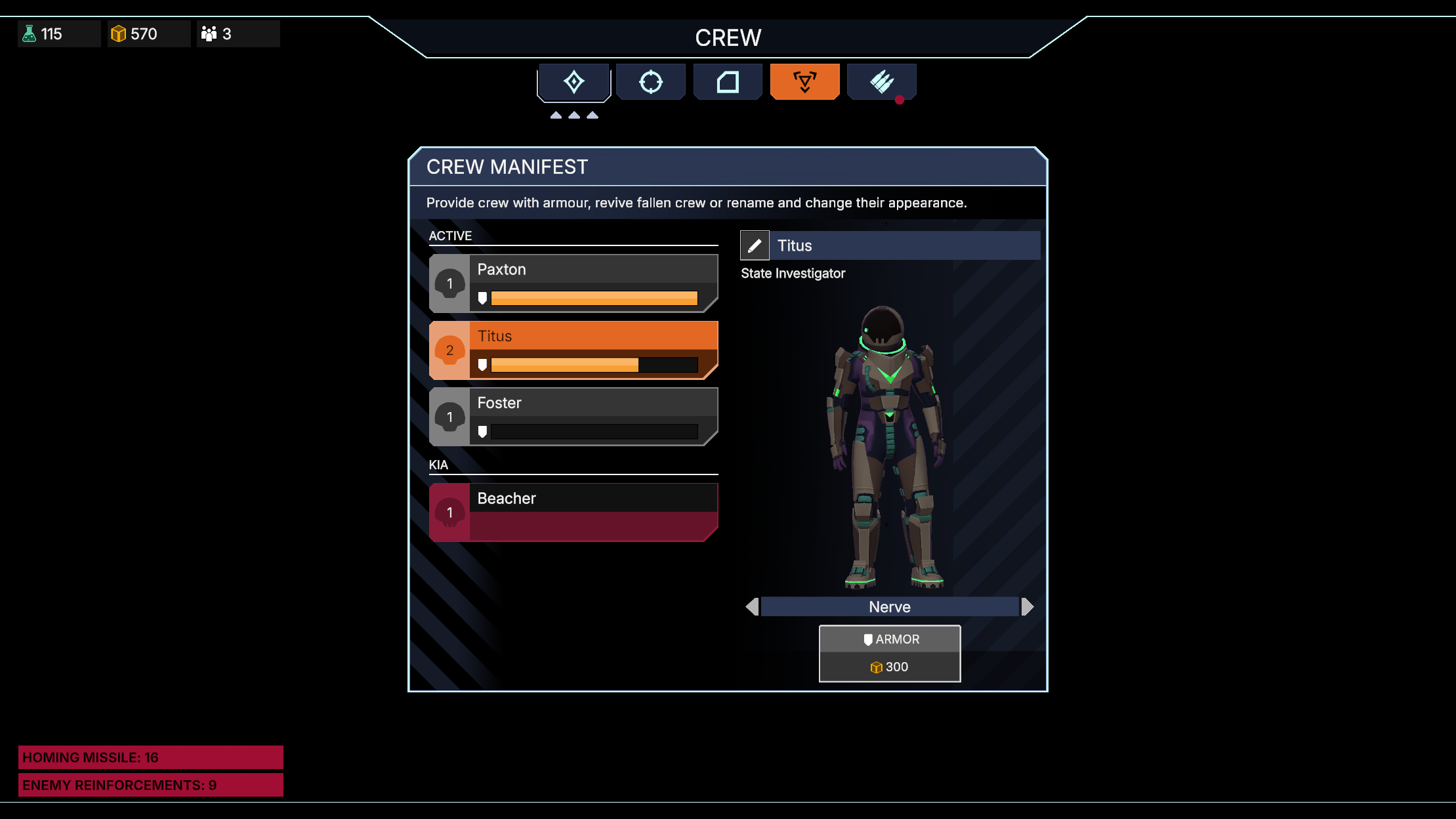Screen dimensions: 1456x819
Task: Open the cut-corner square tab
Action: (727, 82)
